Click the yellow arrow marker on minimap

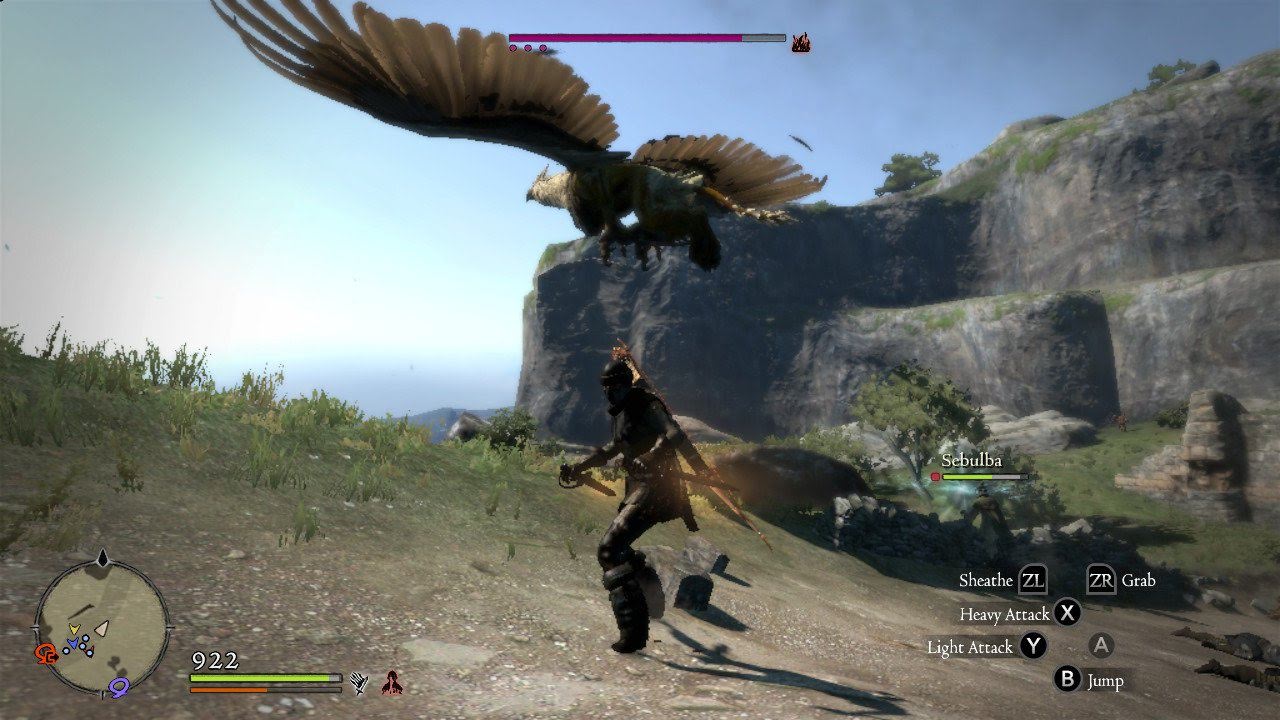[x=74, y=630]
